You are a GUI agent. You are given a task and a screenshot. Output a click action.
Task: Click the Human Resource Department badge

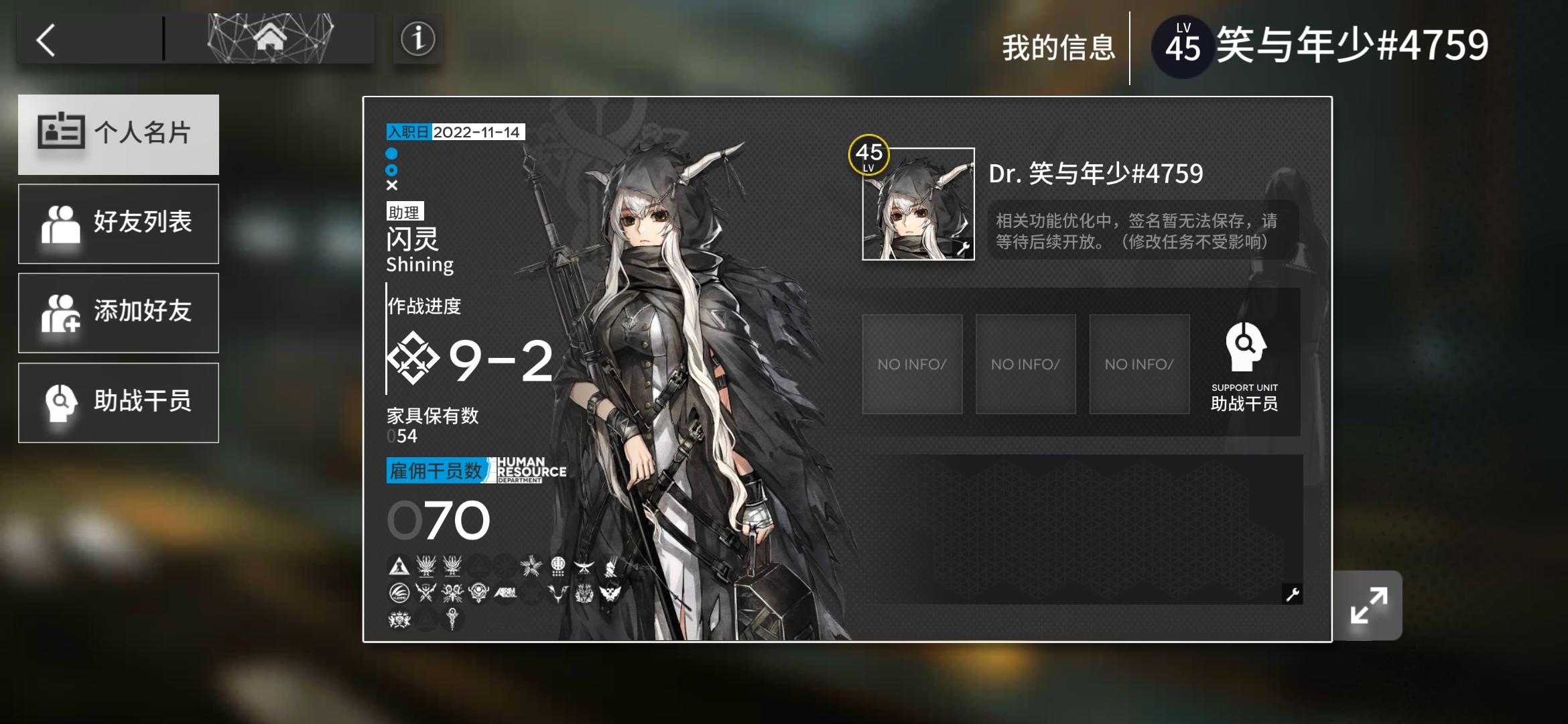pos(527,469)
